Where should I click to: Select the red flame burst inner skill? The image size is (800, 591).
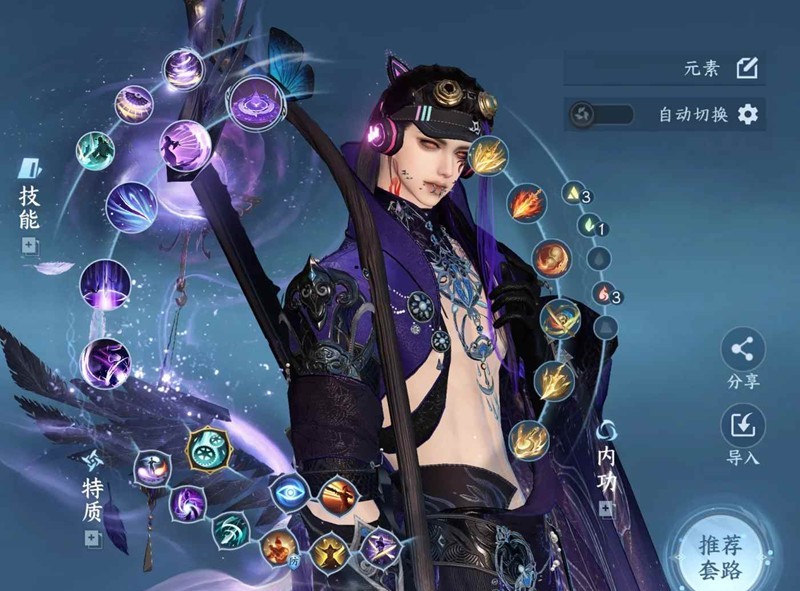526,204
